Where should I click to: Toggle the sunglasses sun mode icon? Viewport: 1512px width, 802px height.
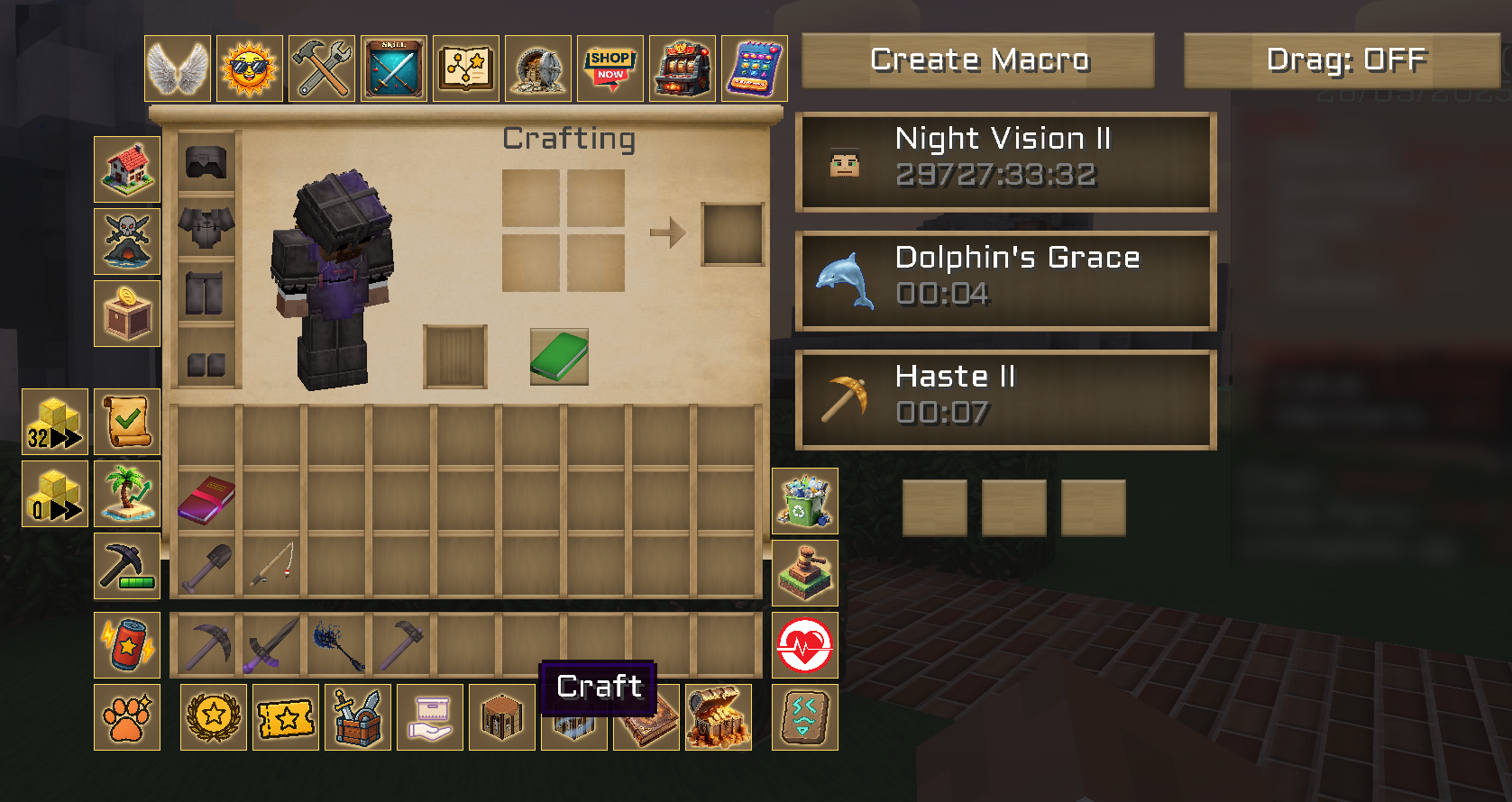250,68
